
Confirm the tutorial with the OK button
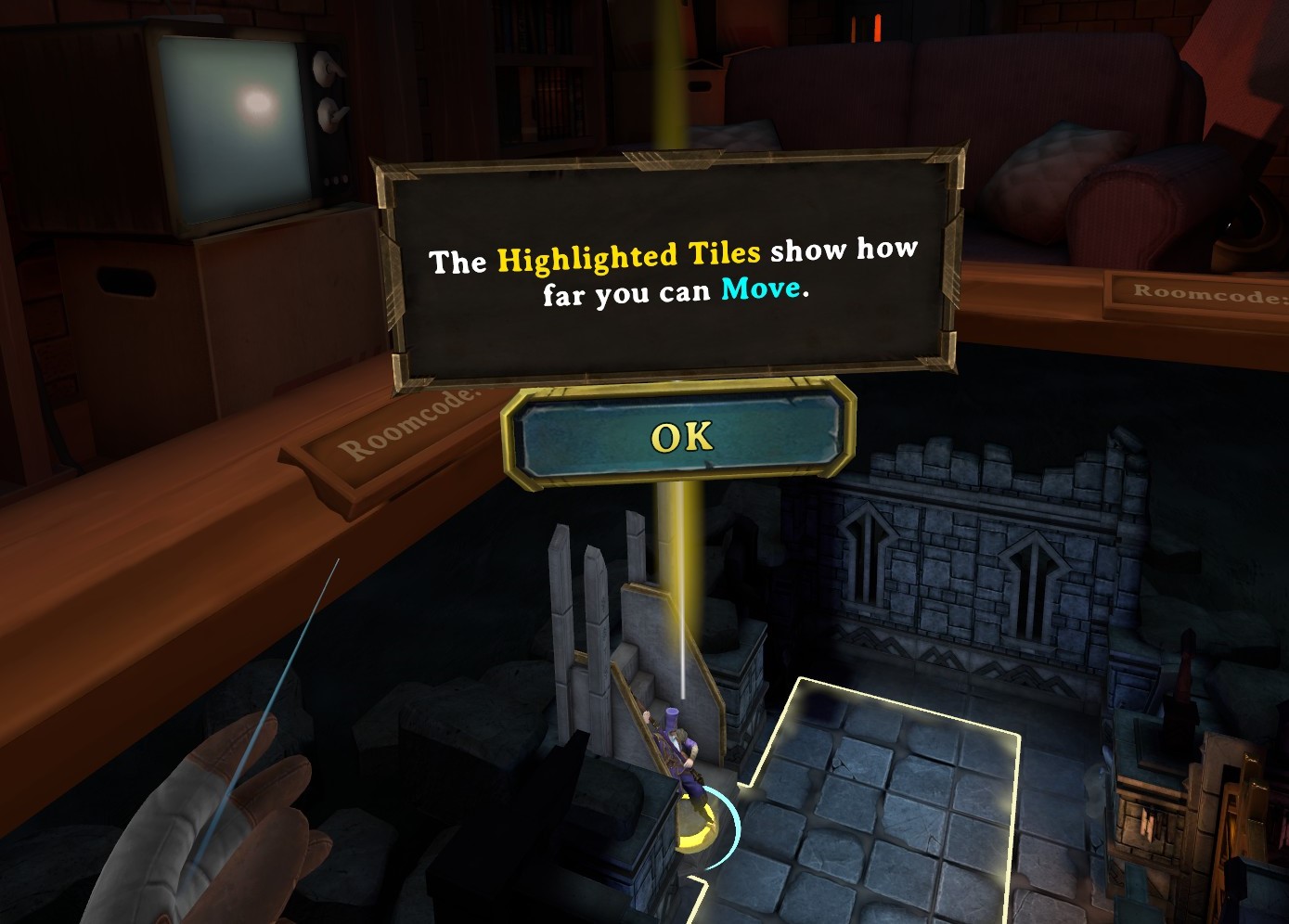pyautogui.click(x=680, y=437)
